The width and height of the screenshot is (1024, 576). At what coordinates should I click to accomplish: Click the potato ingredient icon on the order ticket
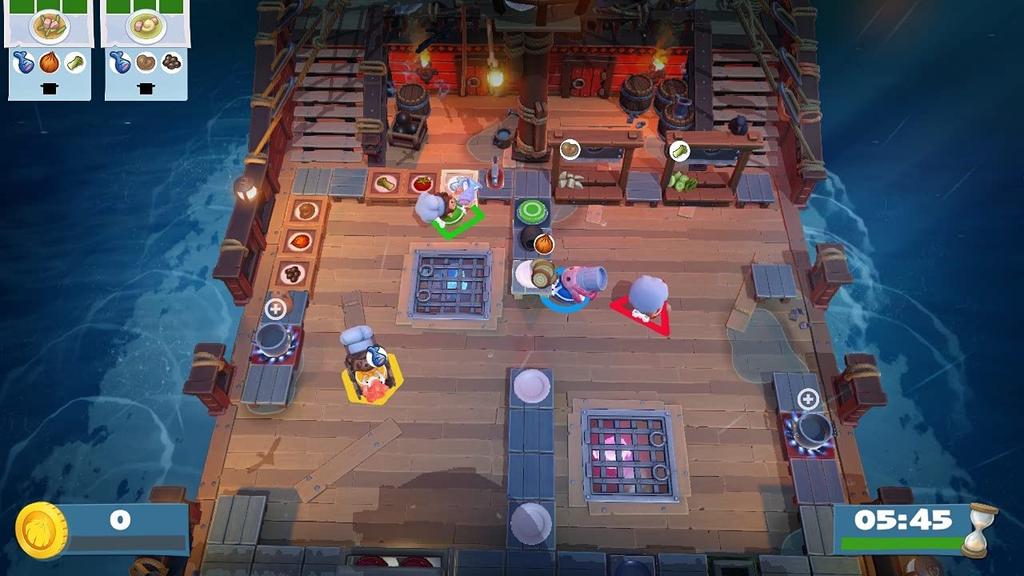coord(146,62)
